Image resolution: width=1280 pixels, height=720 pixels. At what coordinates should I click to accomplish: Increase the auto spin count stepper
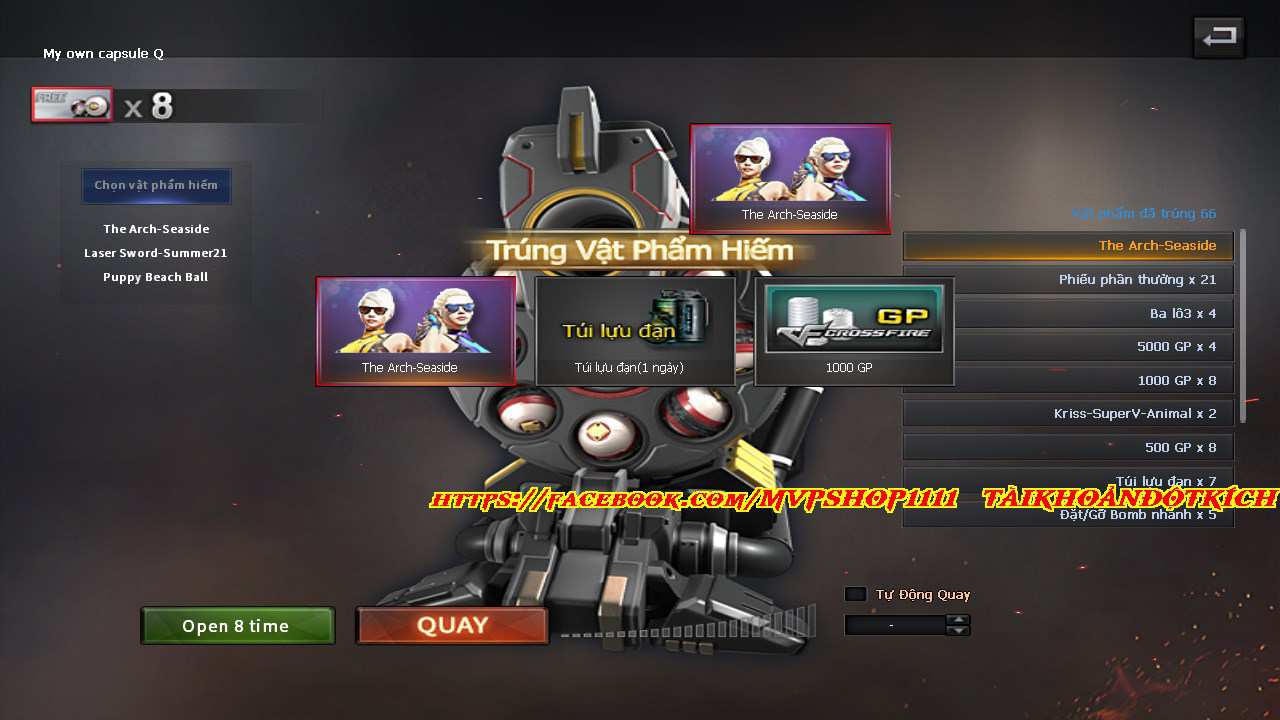(x=958, y=620)
